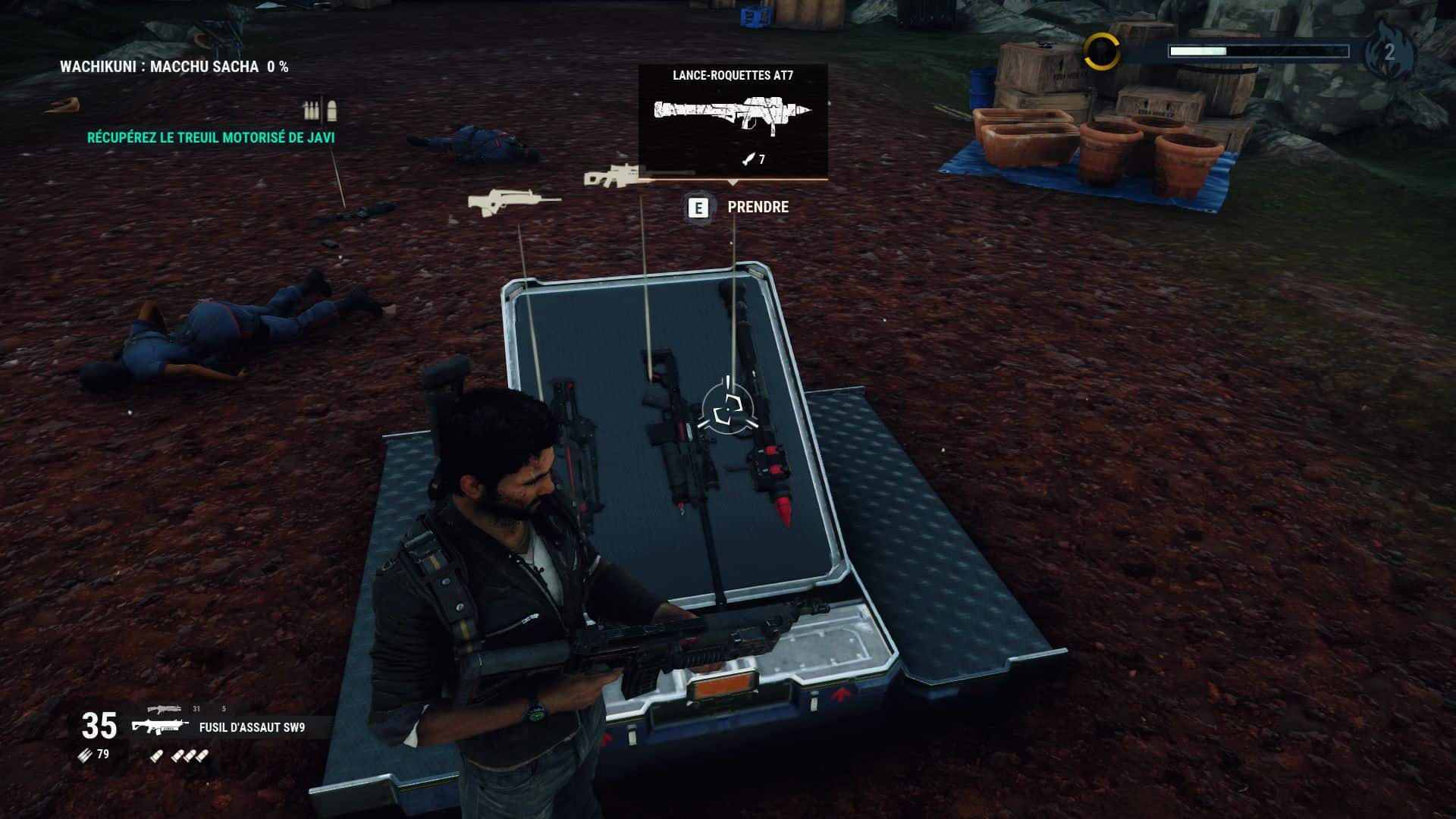Switch to the small secondary weapon icon
The image size is (1456, 819).
tap(165, 709)
